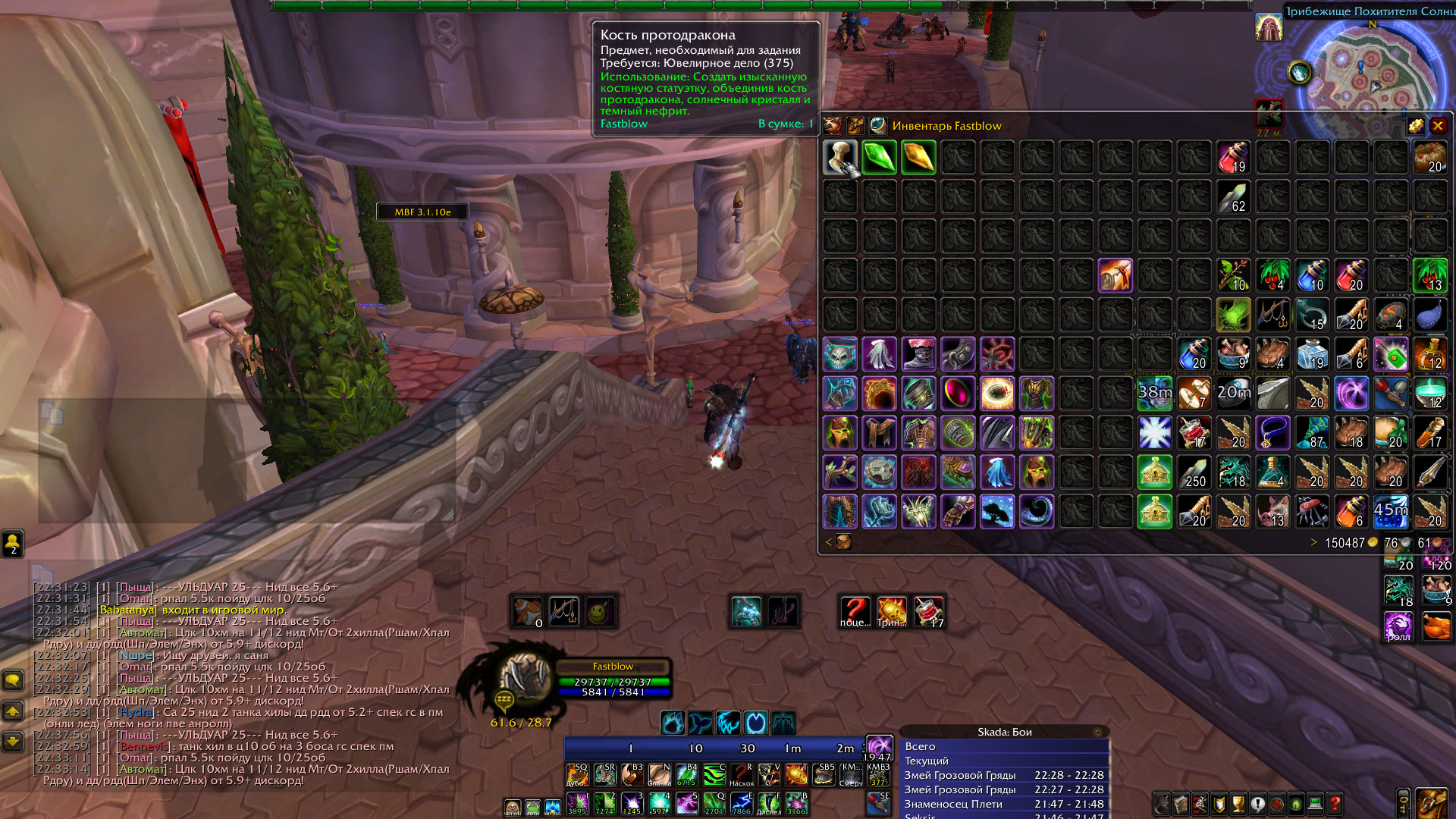The height and width of the screenshot is (819, 1456).
Task: Pick the yellow sun crystal slot
Action: 918,158
